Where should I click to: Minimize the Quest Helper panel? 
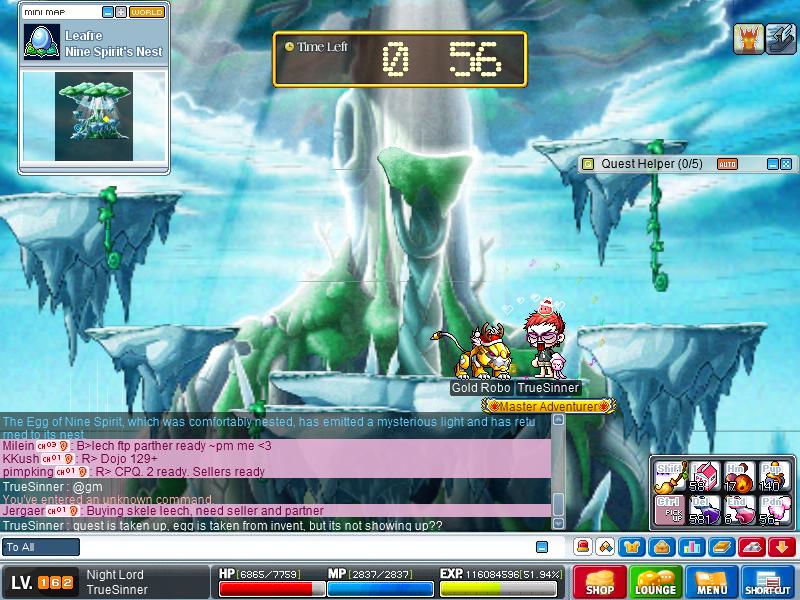tap(773, 163)
